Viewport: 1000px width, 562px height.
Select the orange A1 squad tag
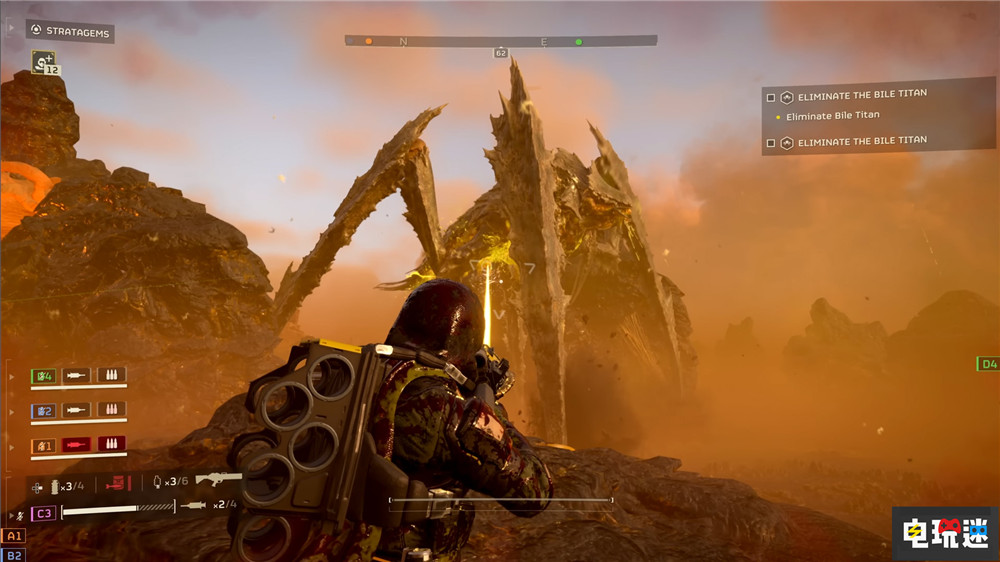coord(13,536)
